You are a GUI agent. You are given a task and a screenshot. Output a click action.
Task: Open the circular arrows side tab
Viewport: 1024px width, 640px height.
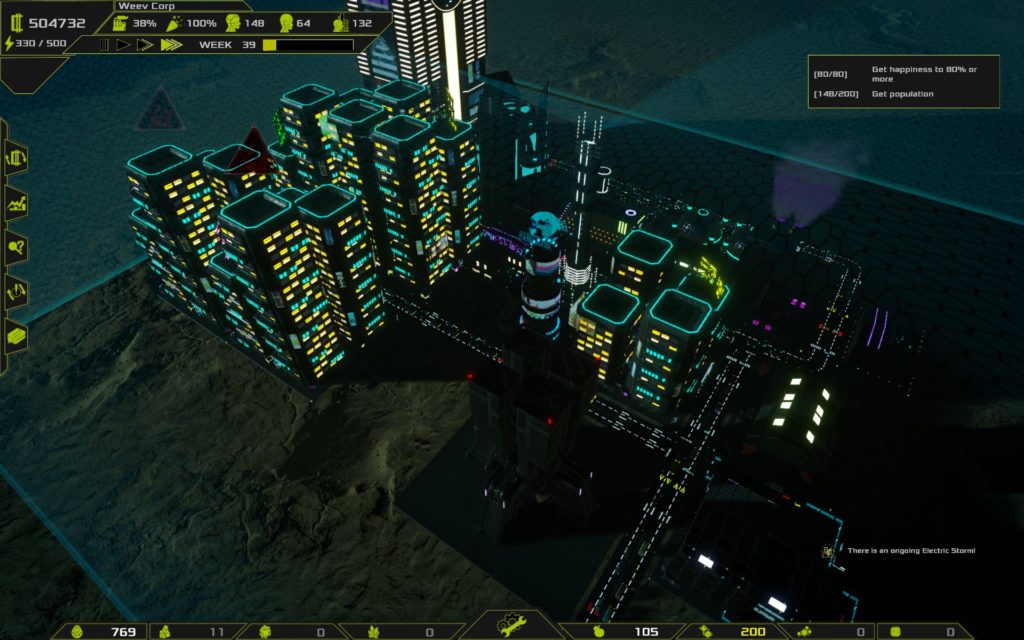point(16,291)
